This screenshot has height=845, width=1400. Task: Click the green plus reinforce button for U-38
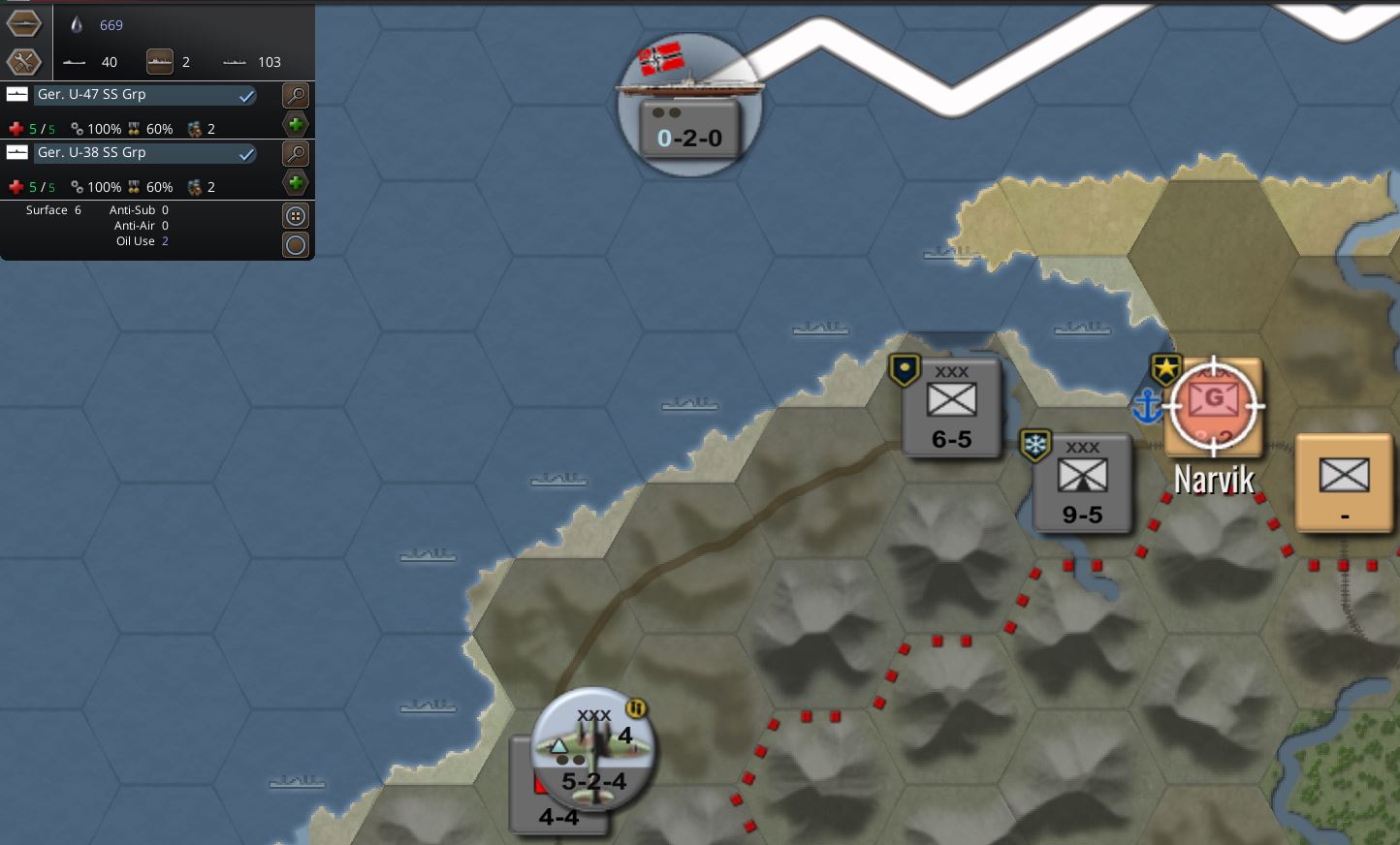point(295,182)
